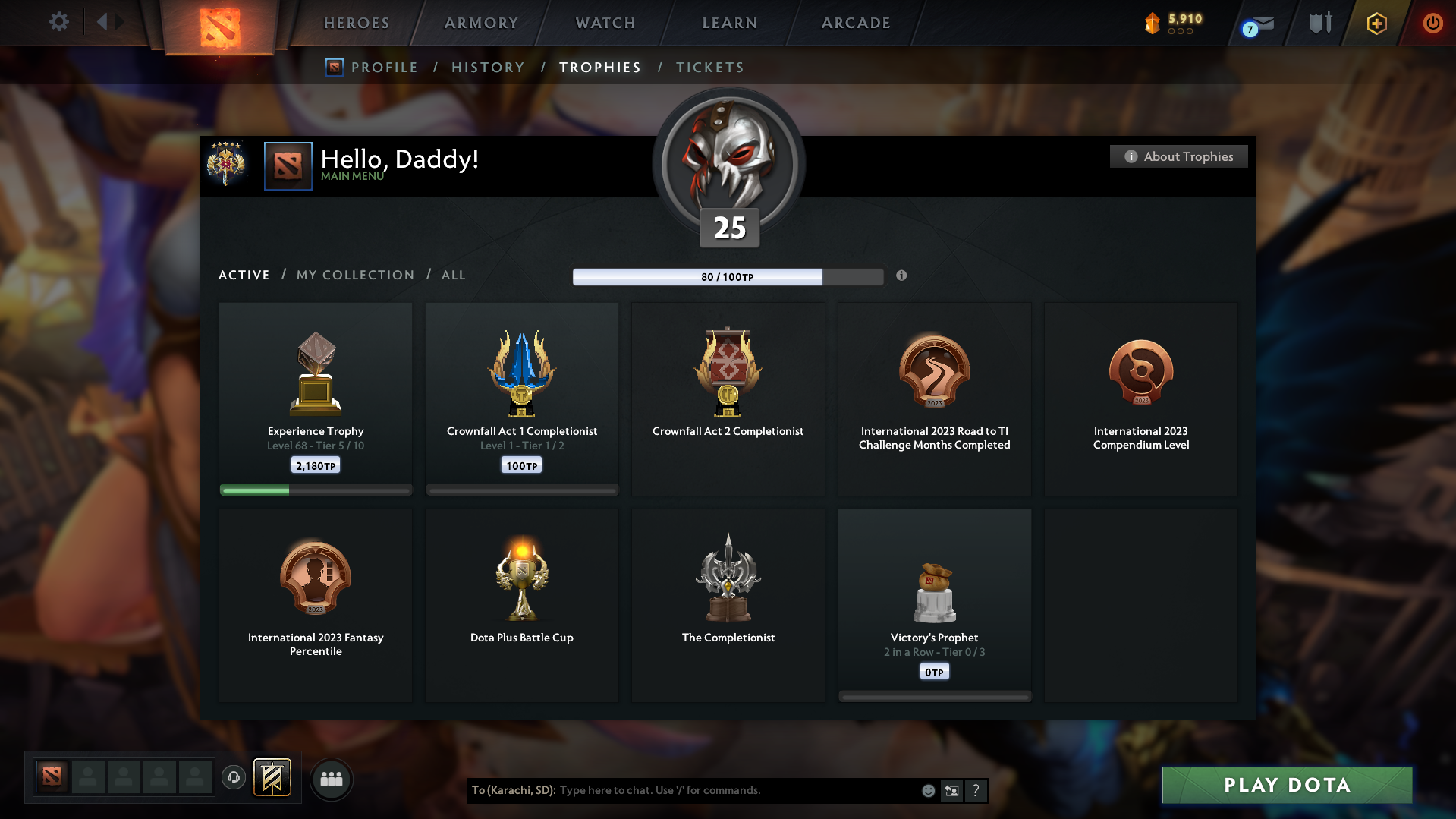1456x819 pixels.
Task: Open the settings gear icon
Action: [x=58, y=22]
